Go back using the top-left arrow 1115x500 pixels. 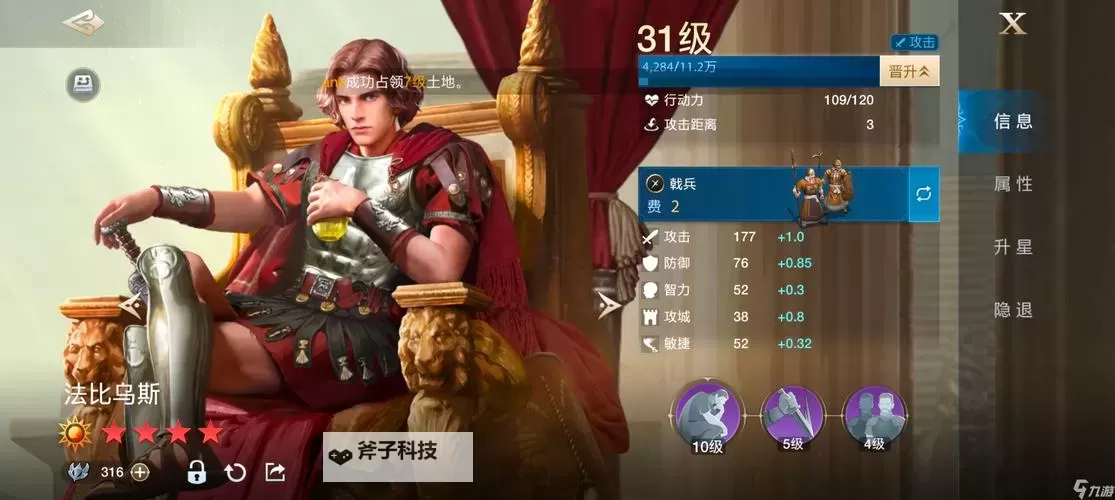83,23
